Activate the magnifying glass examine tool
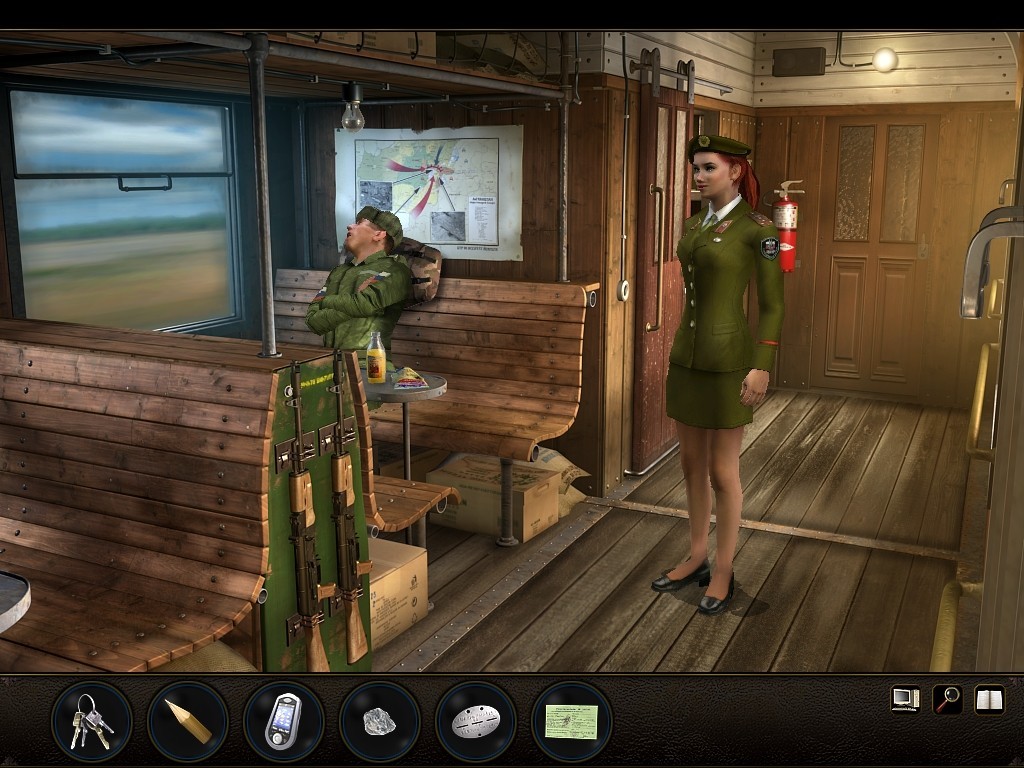The height and width of the screenshot is (768, 1024). click(x=947, y=699)
